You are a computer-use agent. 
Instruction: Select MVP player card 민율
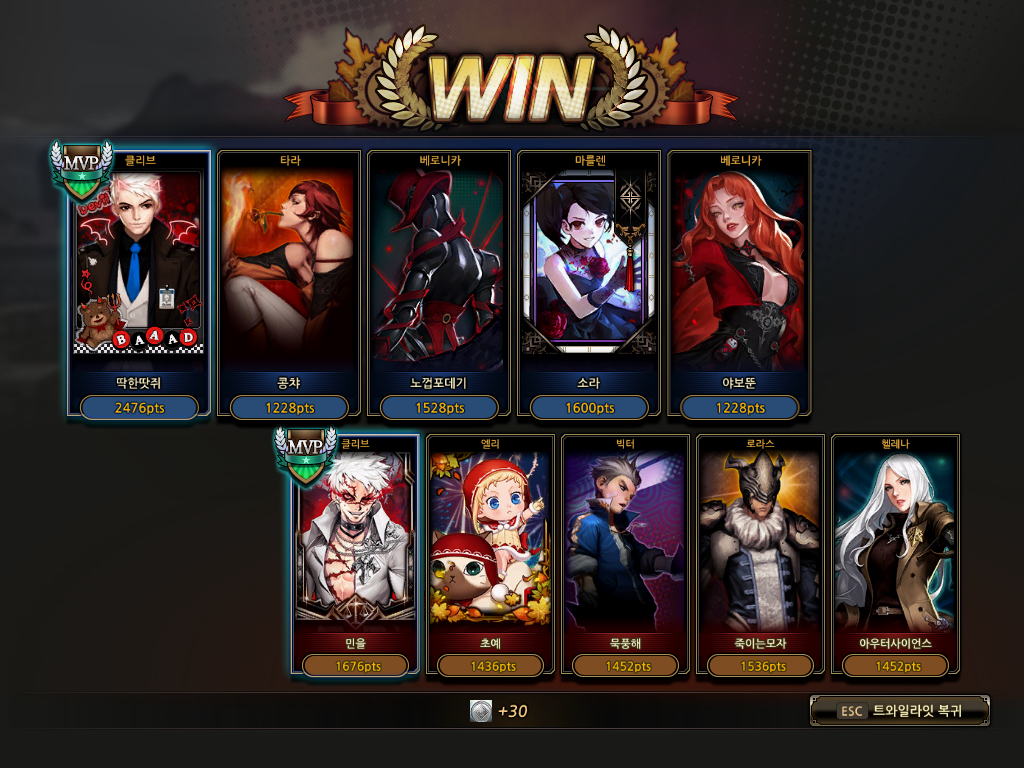coord(357,555)
